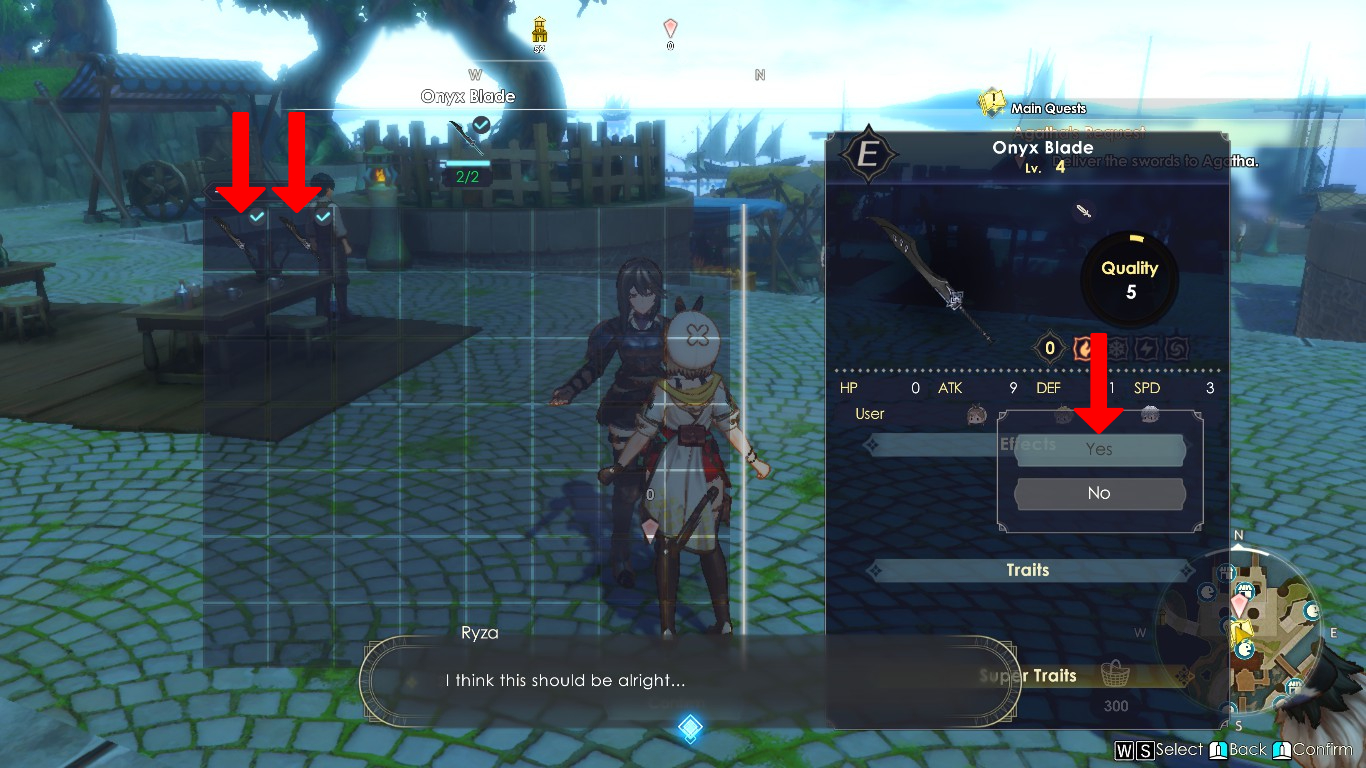Select the Fire element icon on the item panel
Image resolution: width=1366 pixels, height=768 pixels.
coord(1084,348)
